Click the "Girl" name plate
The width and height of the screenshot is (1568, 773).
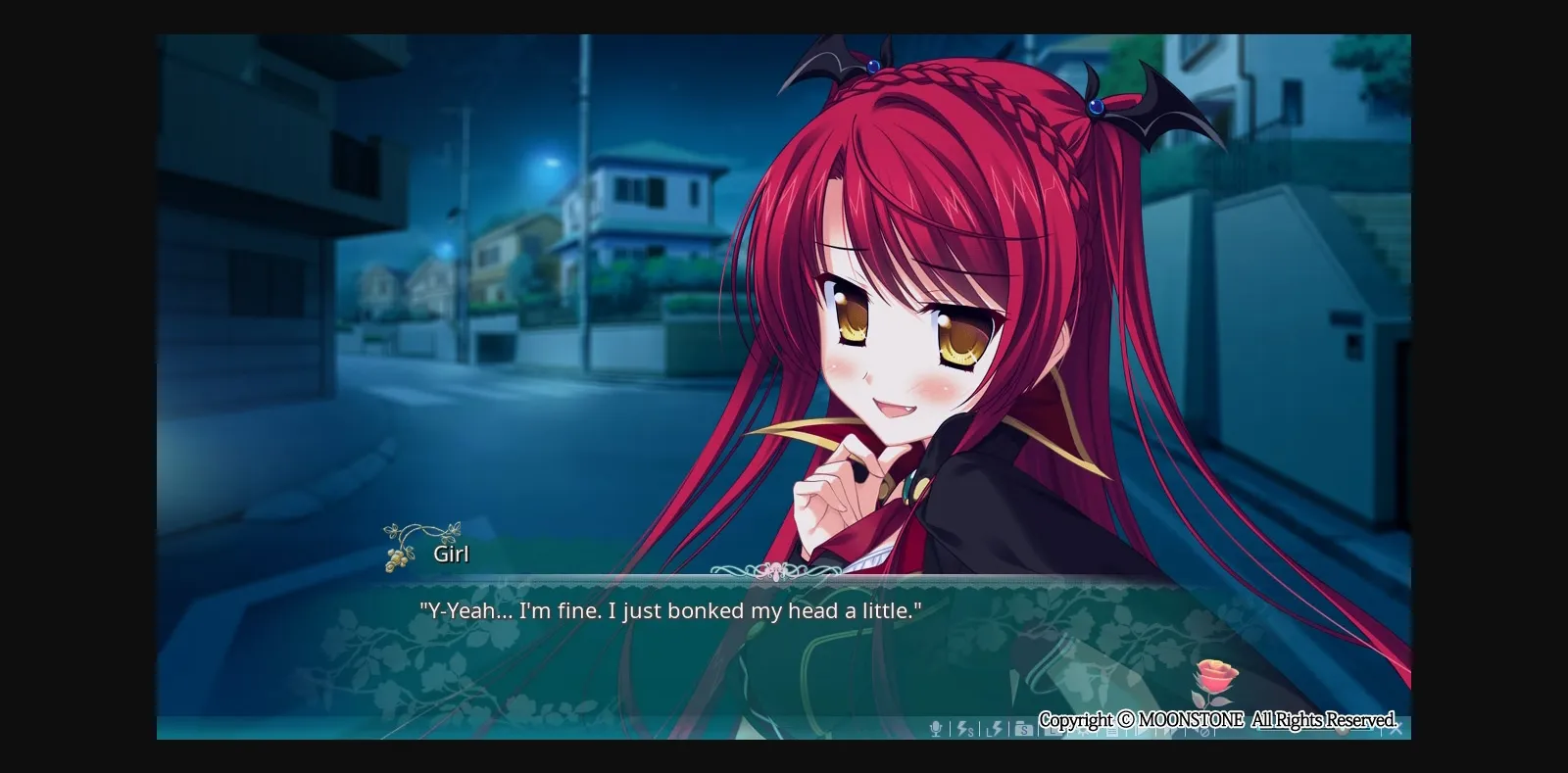point(452,553)
